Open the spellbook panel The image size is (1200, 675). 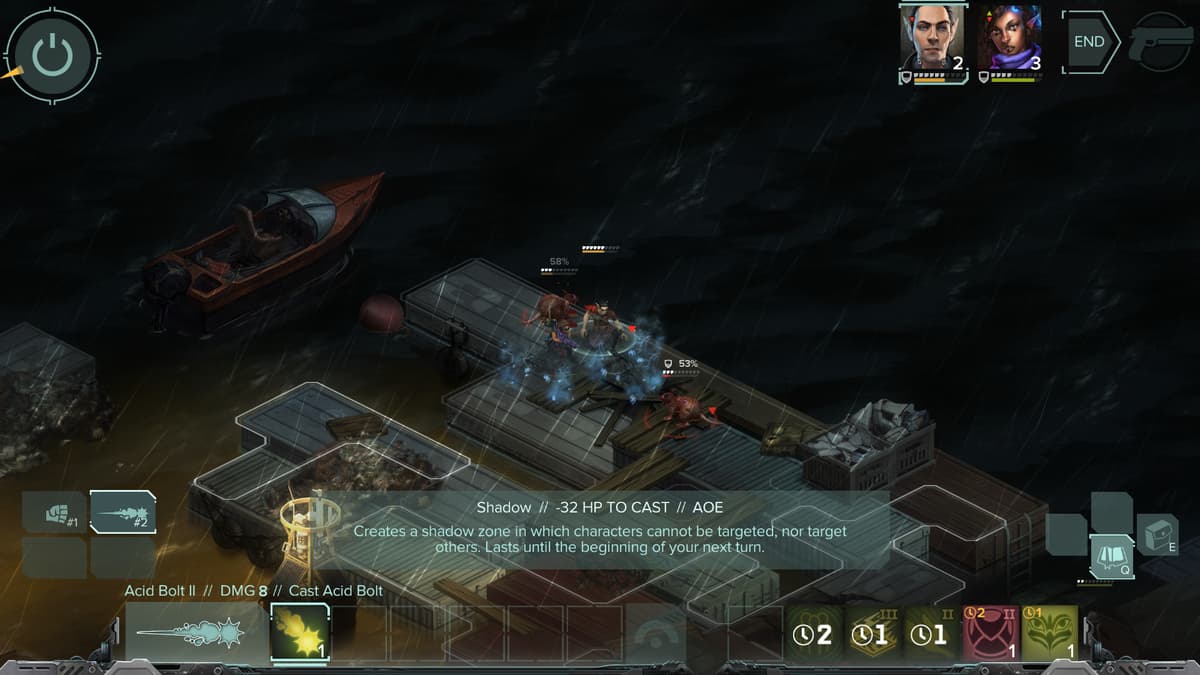(1111, 556)
